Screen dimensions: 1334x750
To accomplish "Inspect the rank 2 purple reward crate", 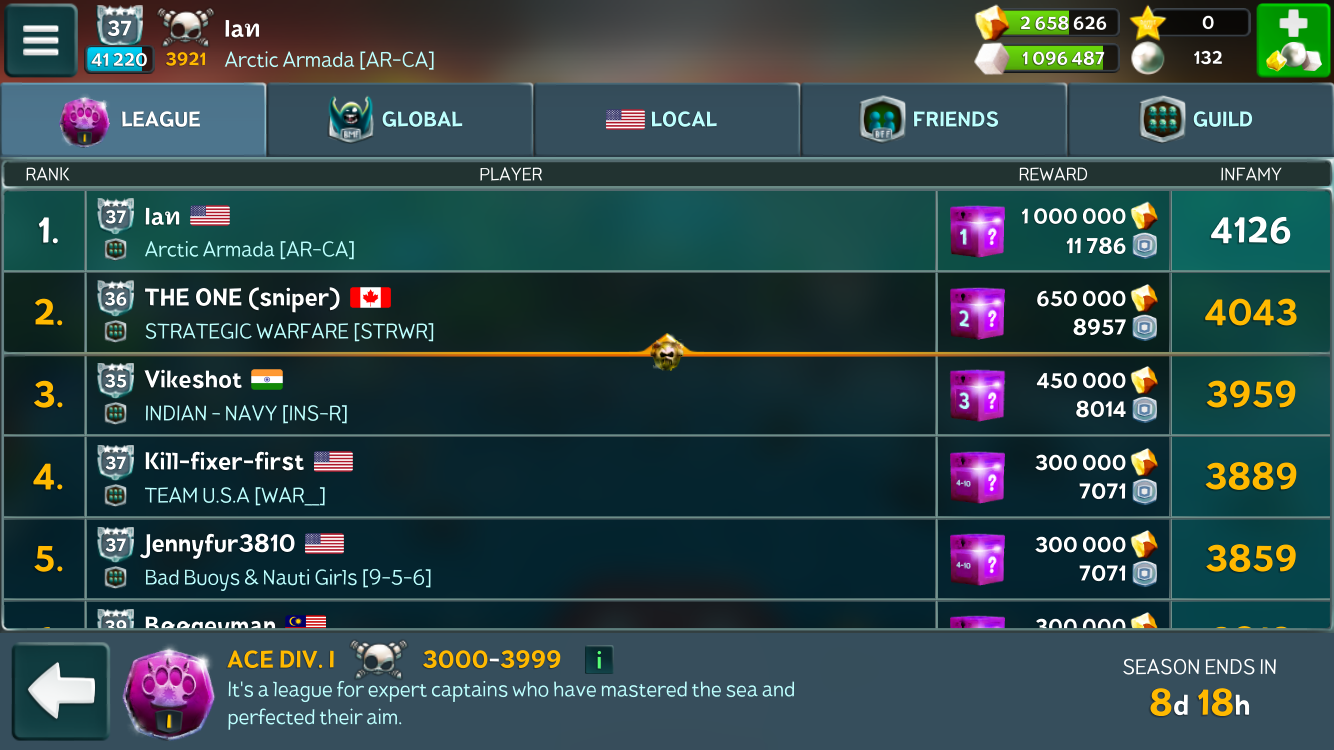I will [x=976, y=314].
